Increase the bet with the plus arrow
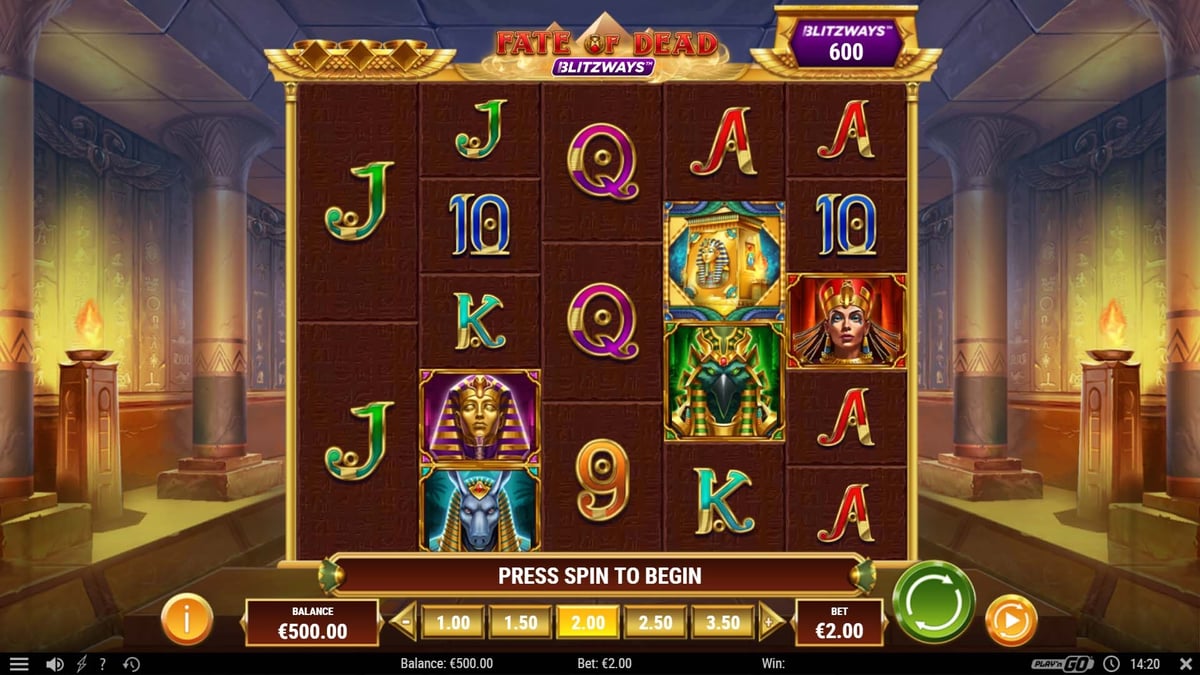Screen dimensions: 1200x675 point(771,622)
